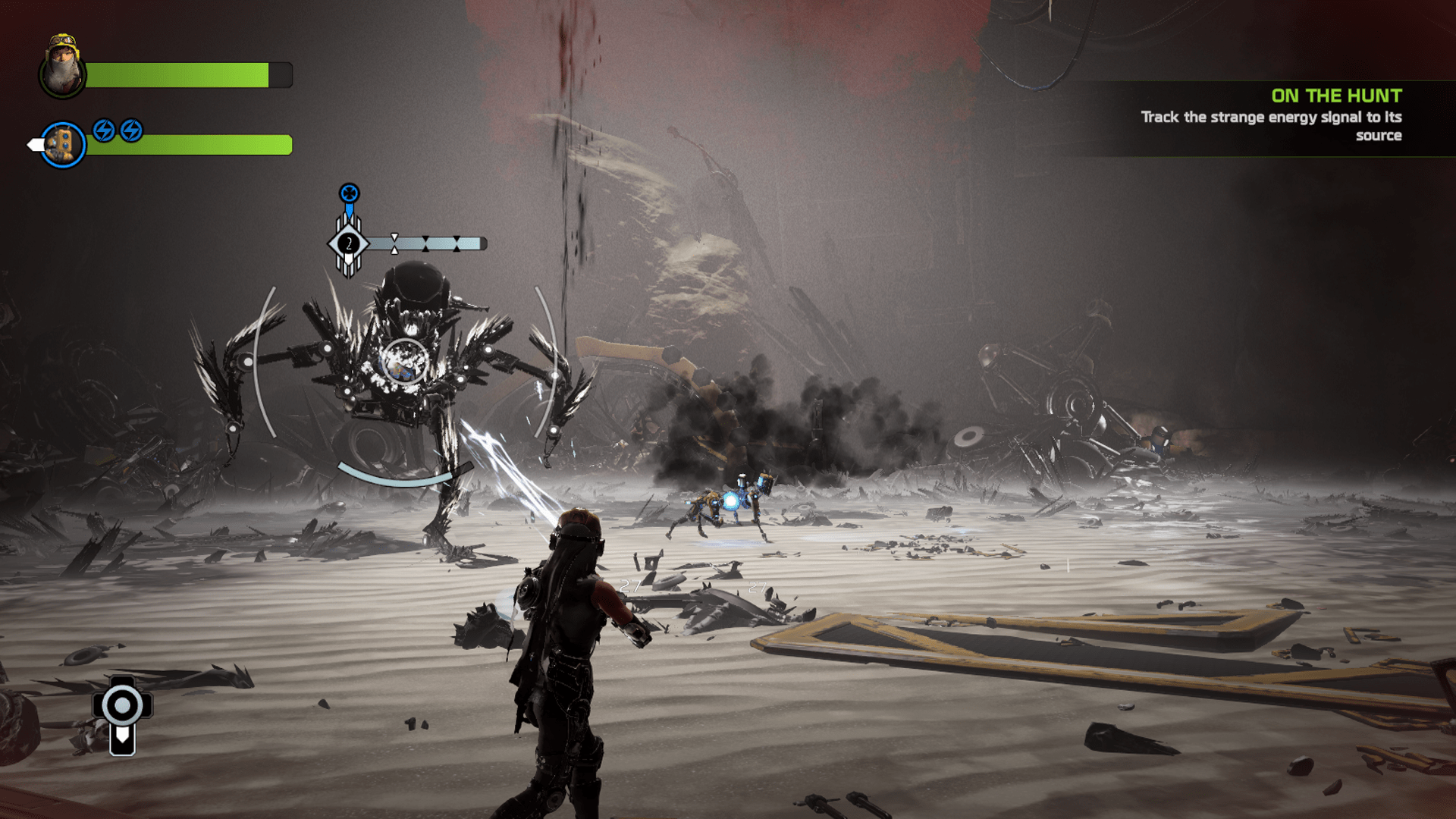Select the yellow corebot companion portrait
1456x819 pixels.
point(63,144)
